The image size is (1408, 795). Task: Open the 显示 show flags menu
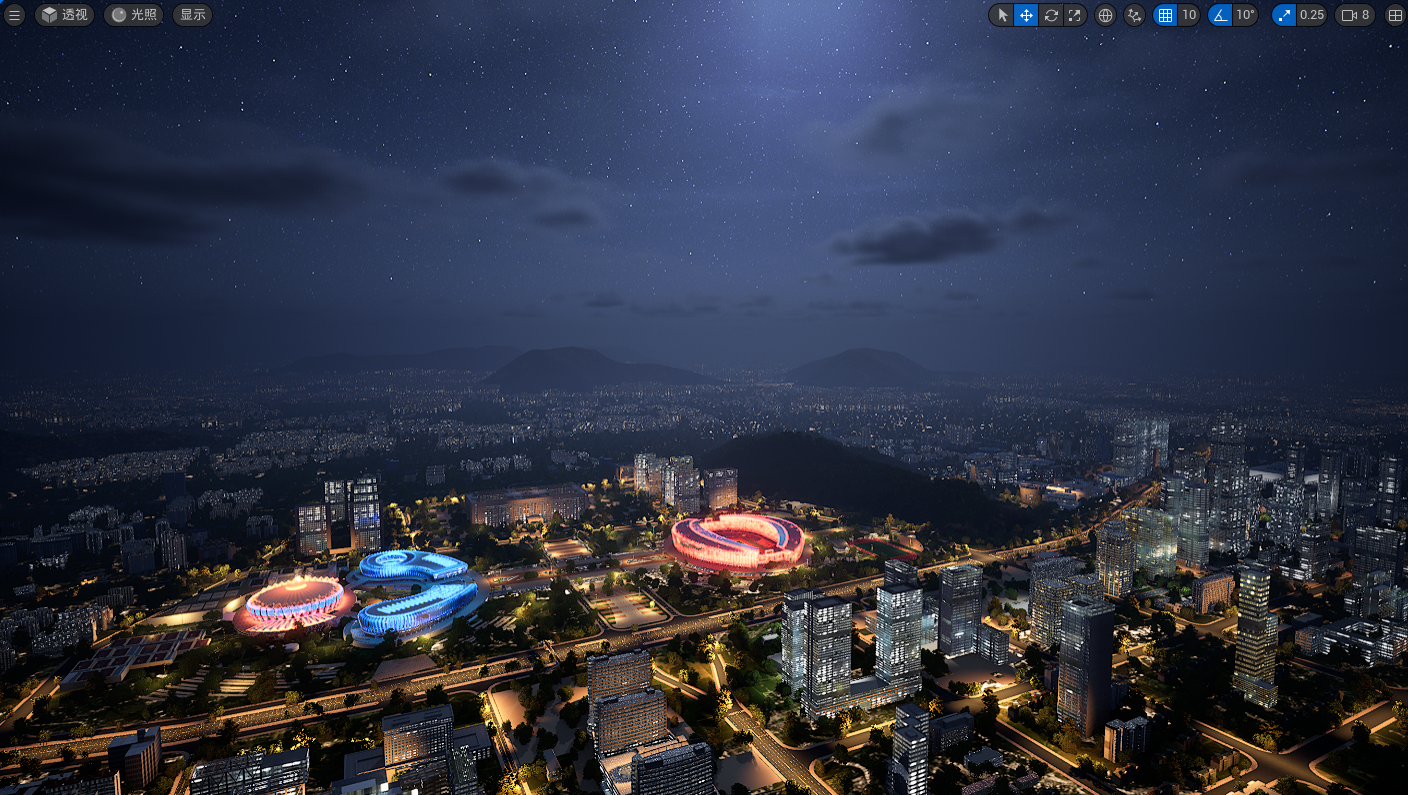pyautogui.click(x=193, y=15)
